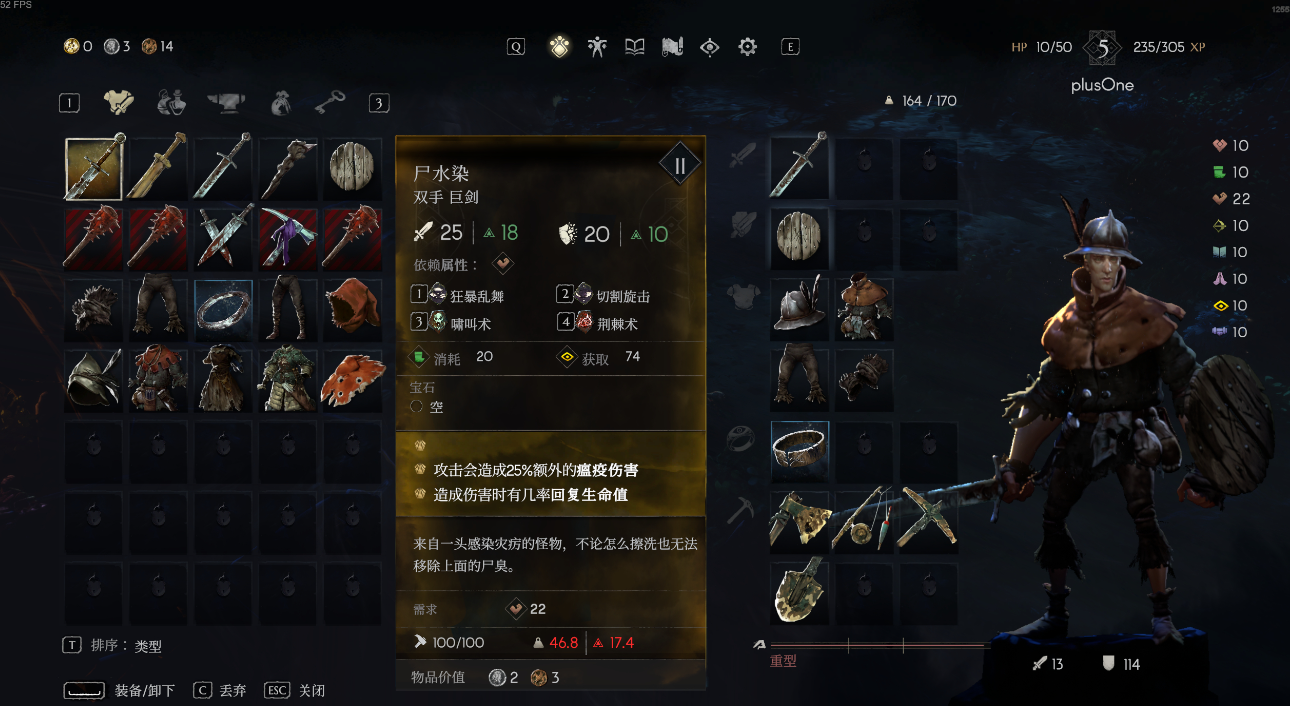Show the potions and consumables category

pos(171,102)
